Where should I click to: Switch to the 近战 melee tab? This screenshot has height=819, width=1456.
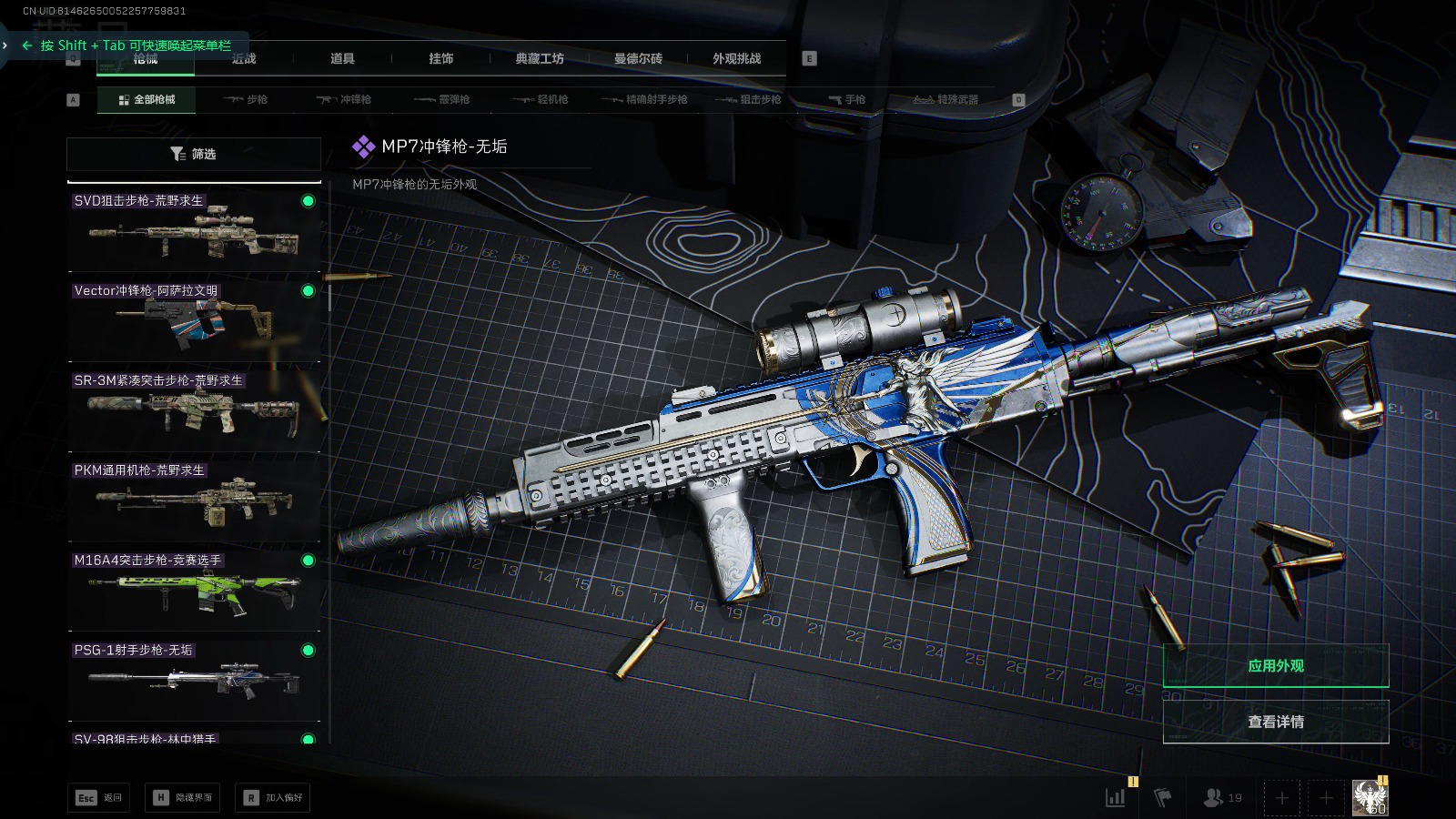pyautogui.click(x=244, y=59)
